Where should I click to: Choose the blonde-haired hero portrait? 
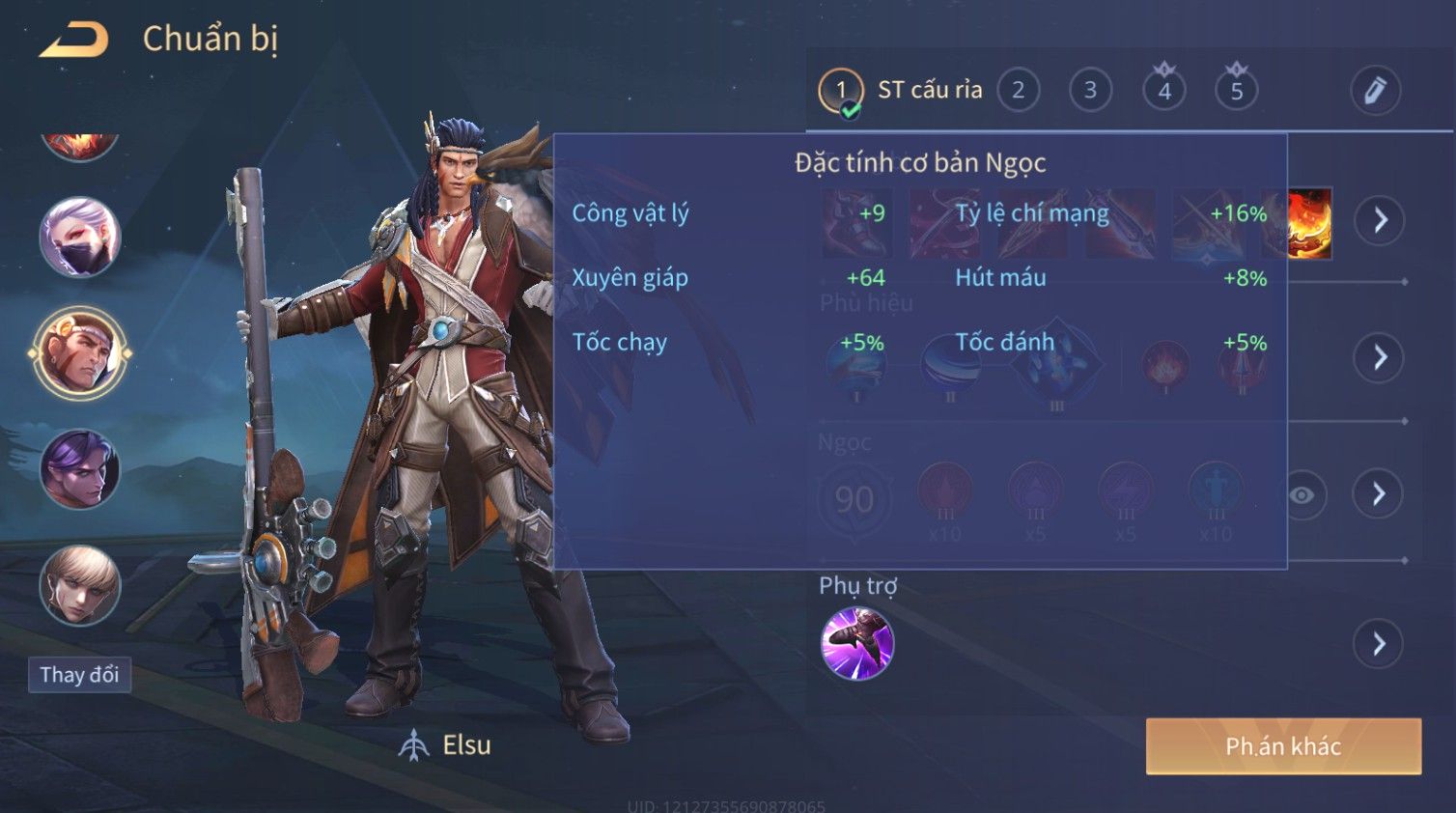click(80, 585)
